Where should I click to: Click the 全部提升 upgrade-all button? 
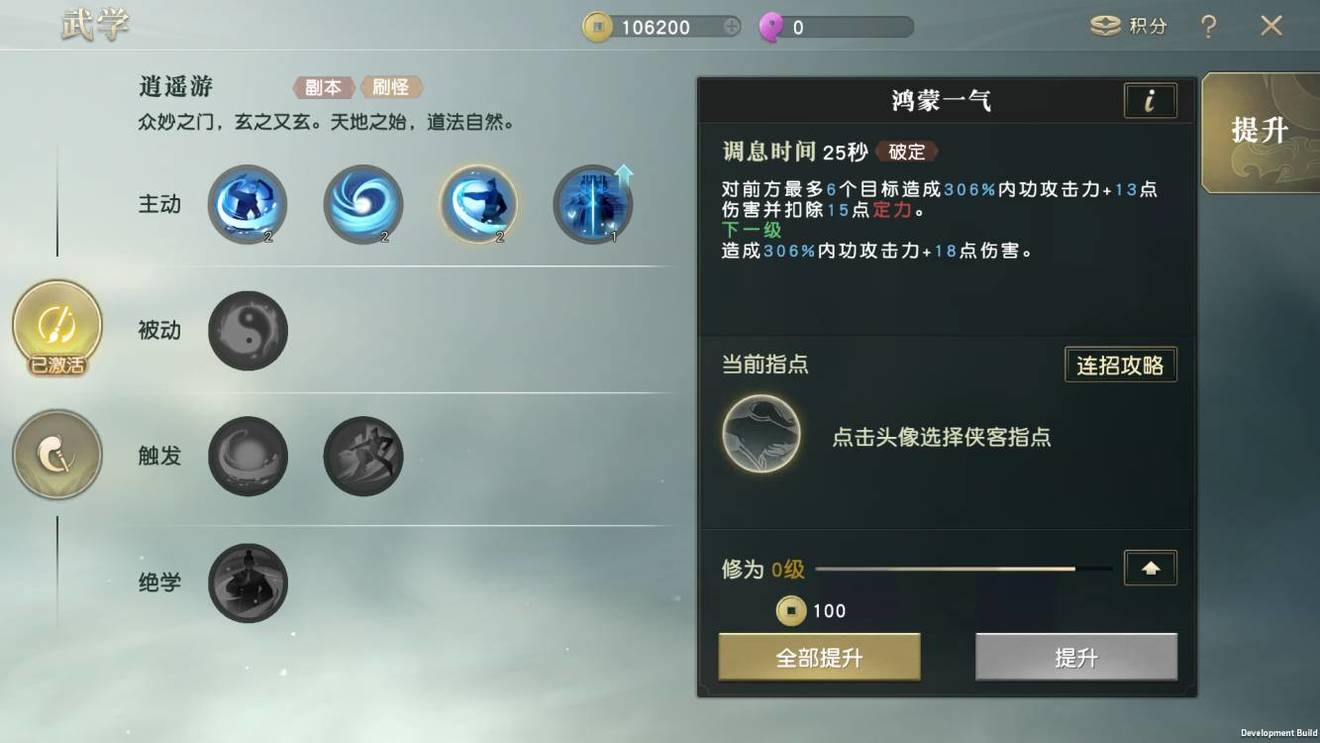click(819, 657)
